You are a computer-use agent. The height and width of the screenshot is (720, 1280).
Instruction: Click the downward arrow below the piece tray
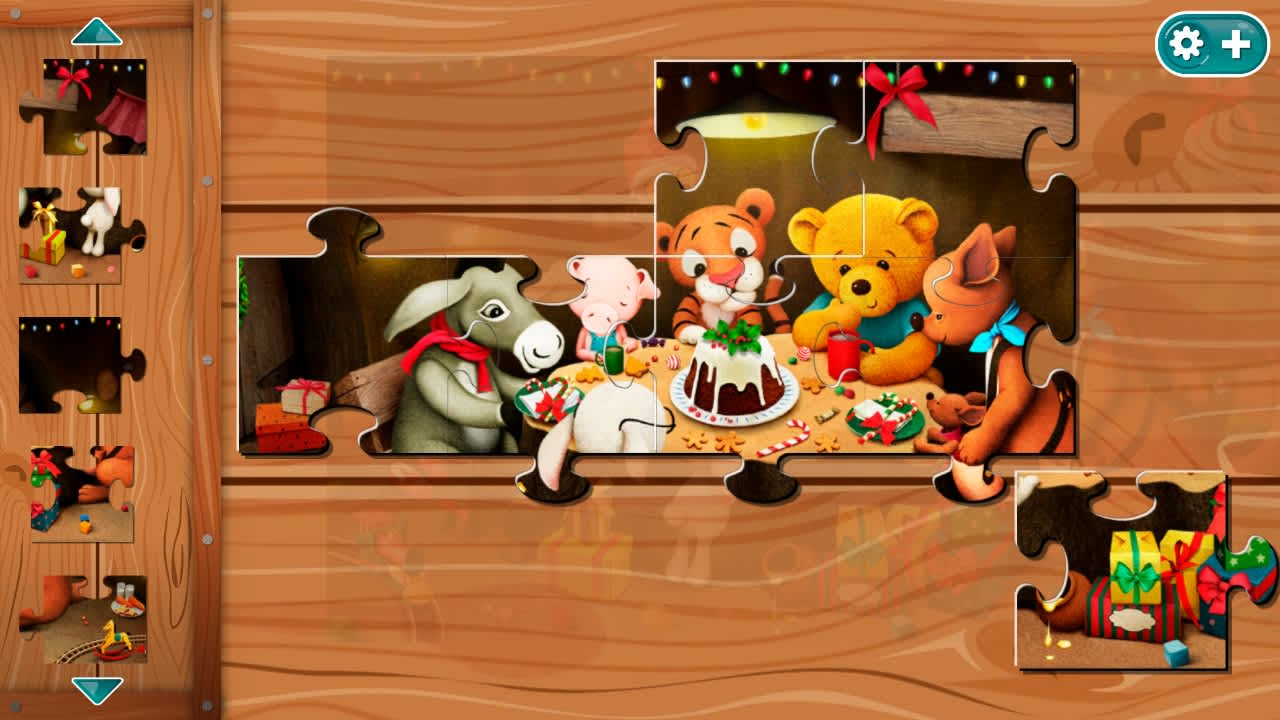[95, 690]
